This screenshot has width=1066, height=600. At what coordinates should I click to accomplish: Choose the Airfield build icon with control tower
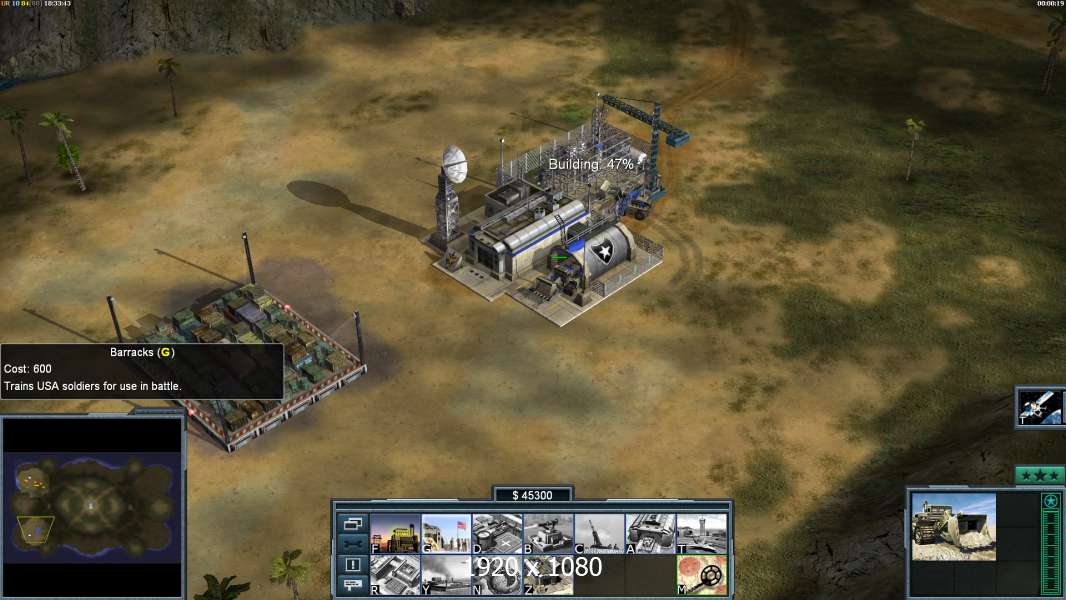coord(701,534)
